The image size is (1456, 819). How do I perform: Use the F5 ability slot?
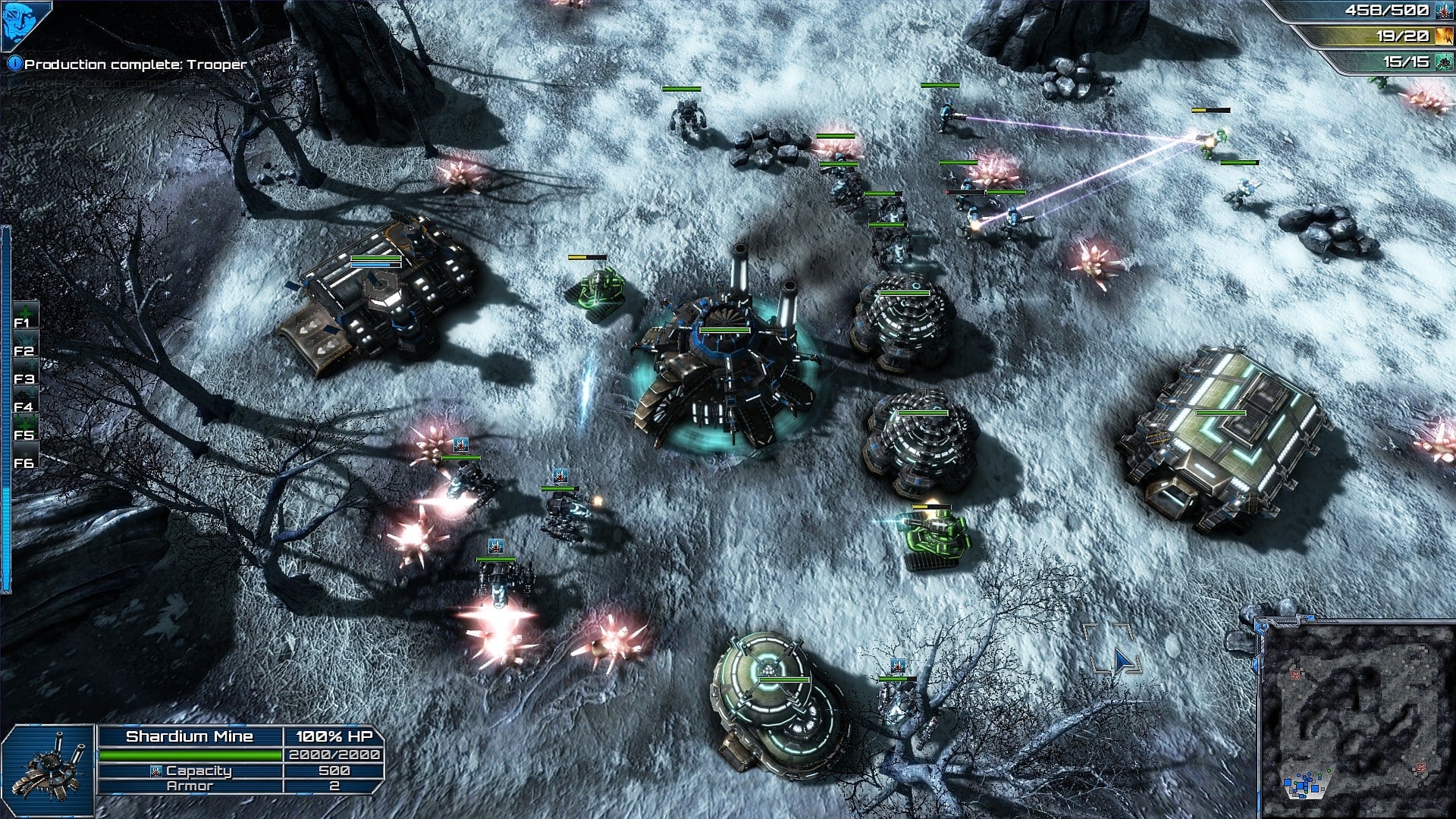click(24, 428)
